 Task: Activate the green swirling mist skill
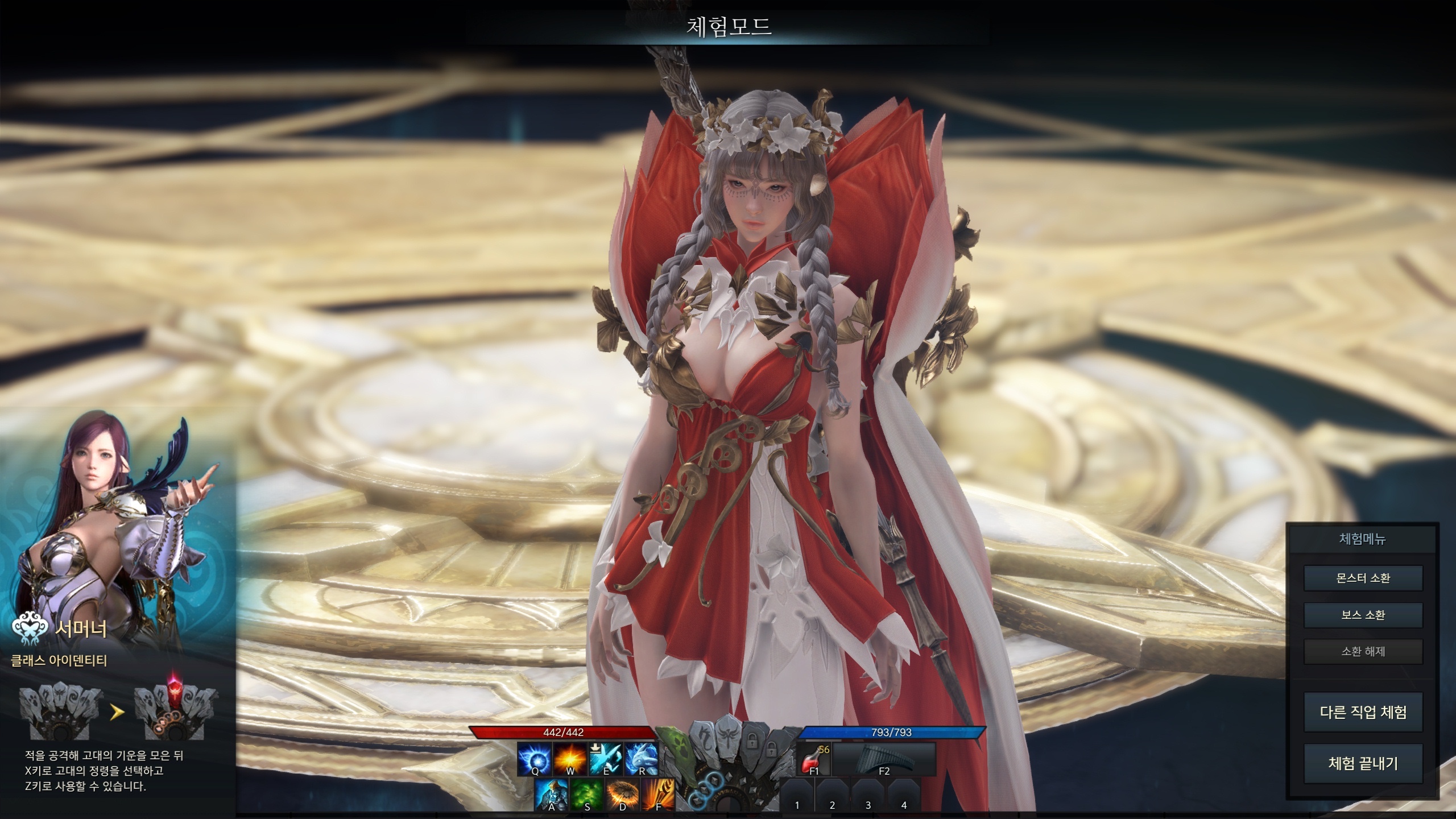click(587, 795)
